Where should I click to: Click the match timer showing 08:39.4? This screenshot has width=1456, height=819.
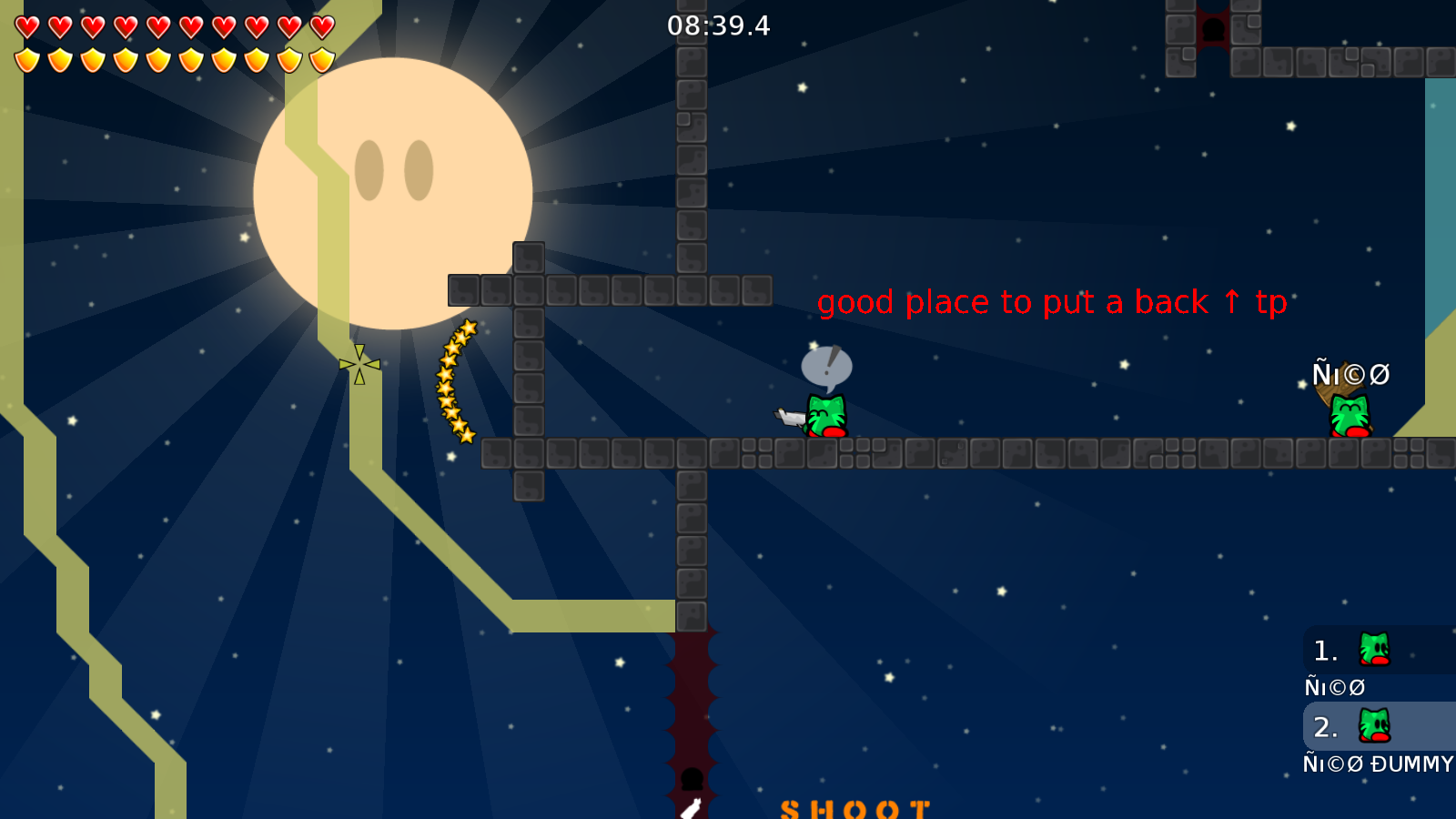[x=718, y=26]
